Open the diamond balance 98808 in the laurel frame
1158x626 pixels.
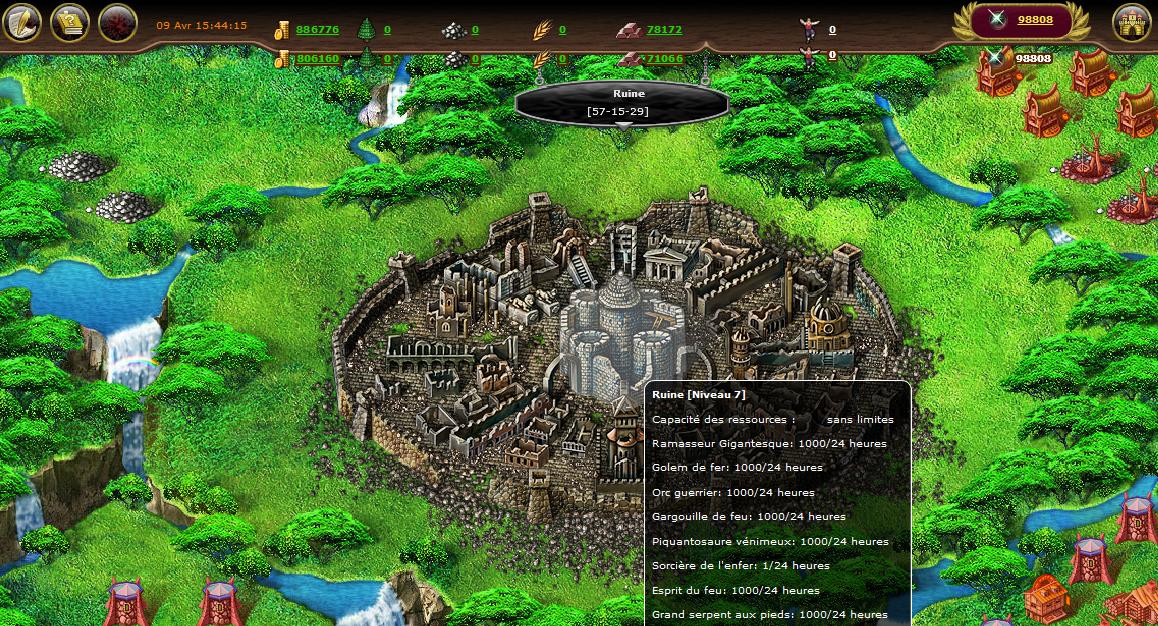click(1035, 20)
